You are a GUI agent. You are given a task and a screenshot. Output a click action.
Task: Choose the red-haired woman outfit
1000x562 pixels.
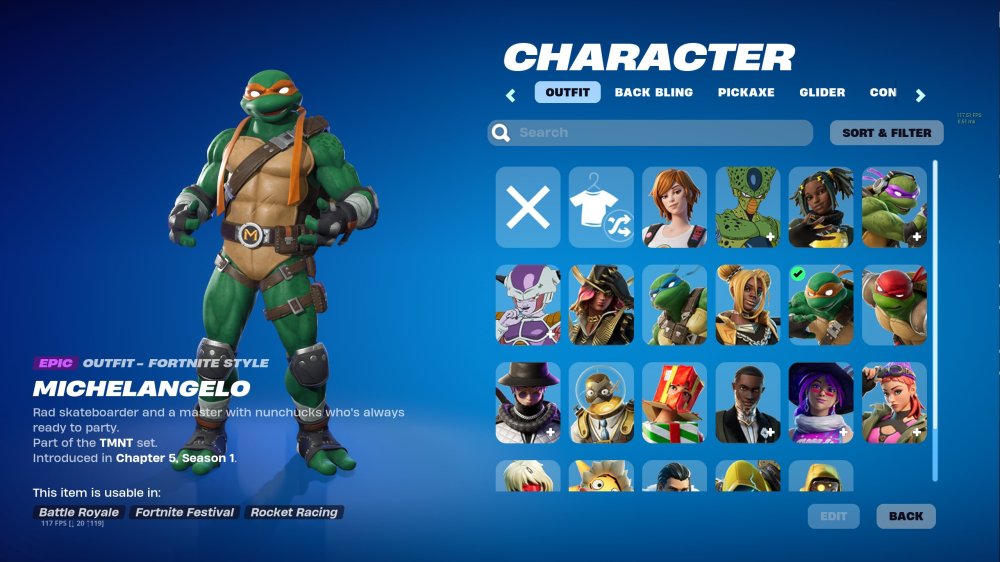tap(674, 207)
